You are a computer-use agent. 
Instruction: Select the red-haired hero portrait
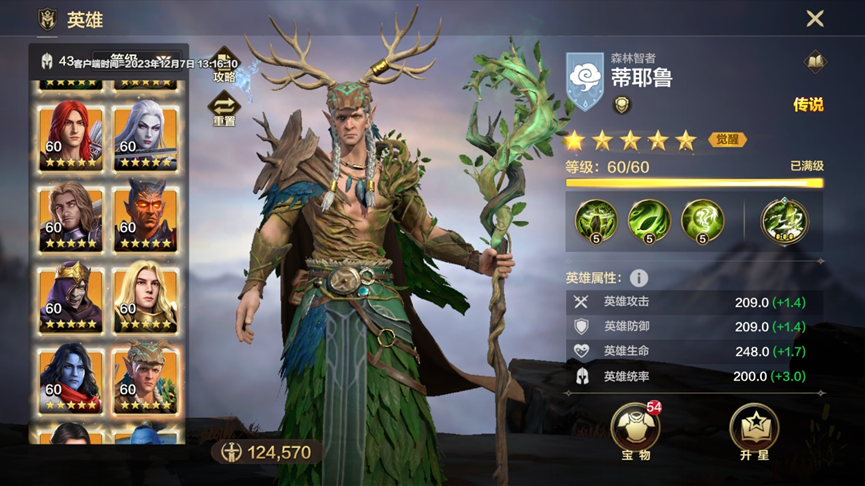[71, 133]
